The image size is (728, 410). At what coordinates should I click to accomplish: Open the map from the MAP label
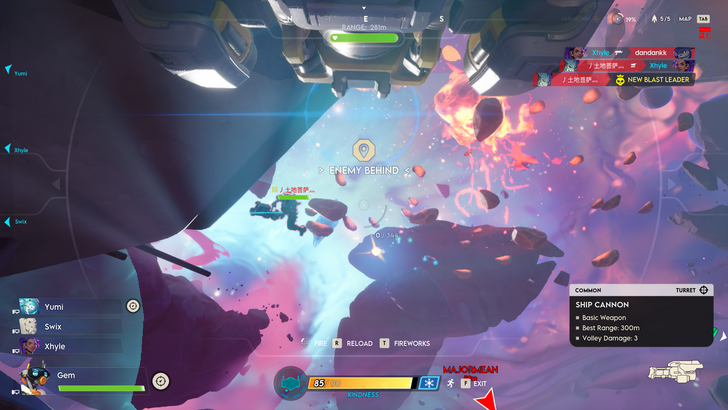(685, 18)
